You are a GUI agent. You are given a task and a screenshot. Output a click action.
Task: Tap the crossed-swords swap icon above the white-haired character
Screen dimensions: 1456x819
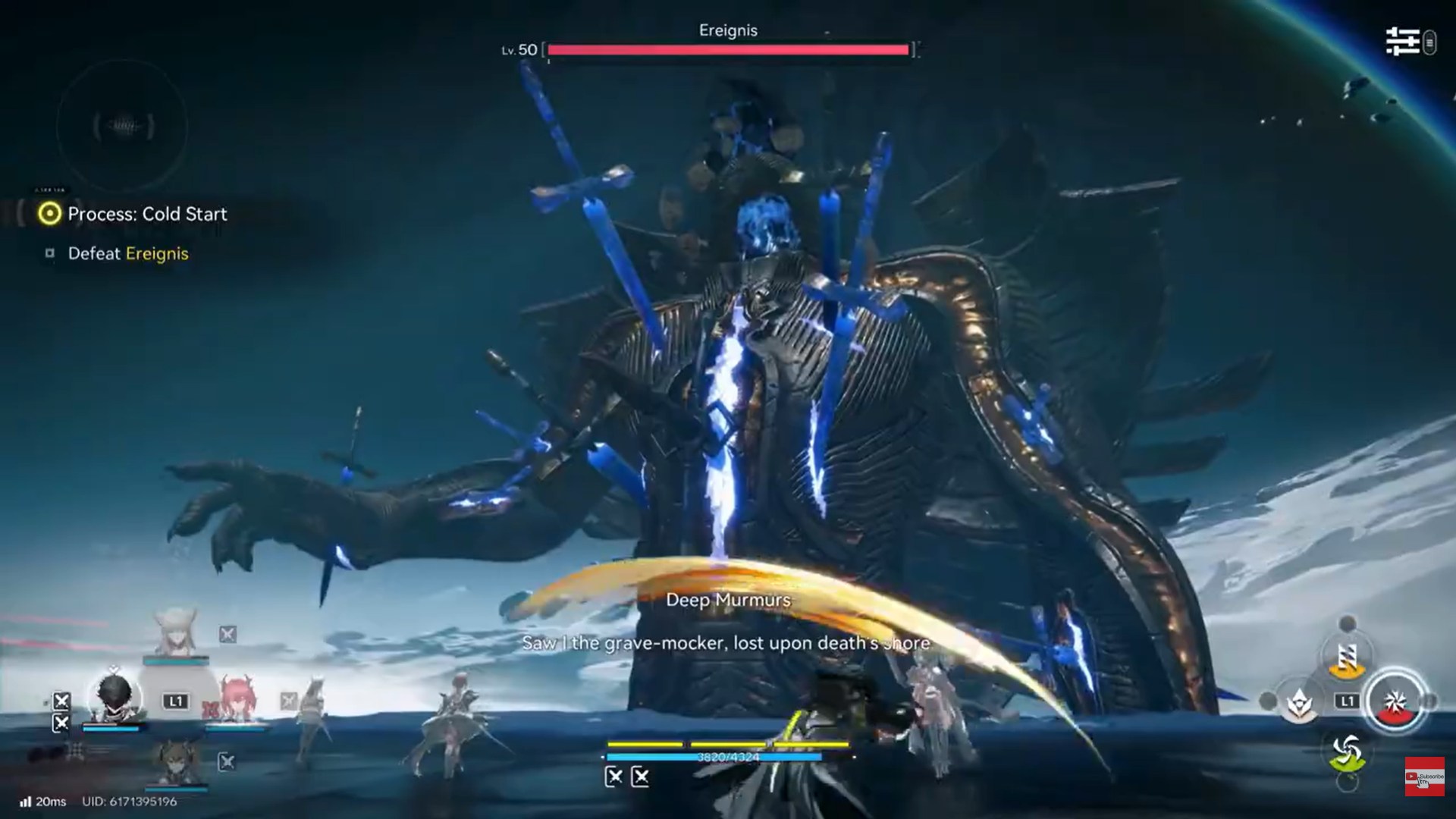(x=228, y=634)
